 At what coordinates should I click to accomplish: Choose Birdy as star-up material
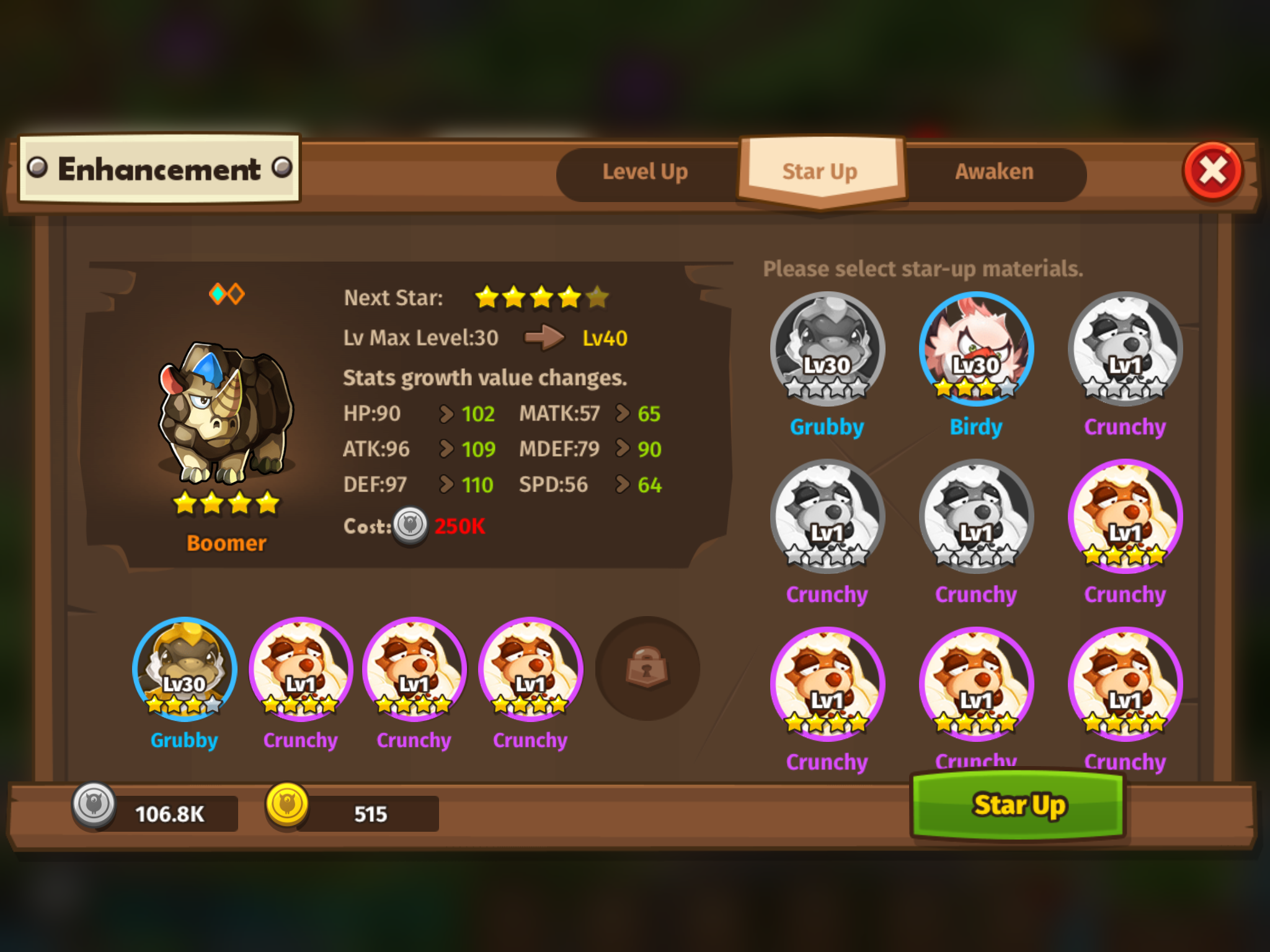976,349
